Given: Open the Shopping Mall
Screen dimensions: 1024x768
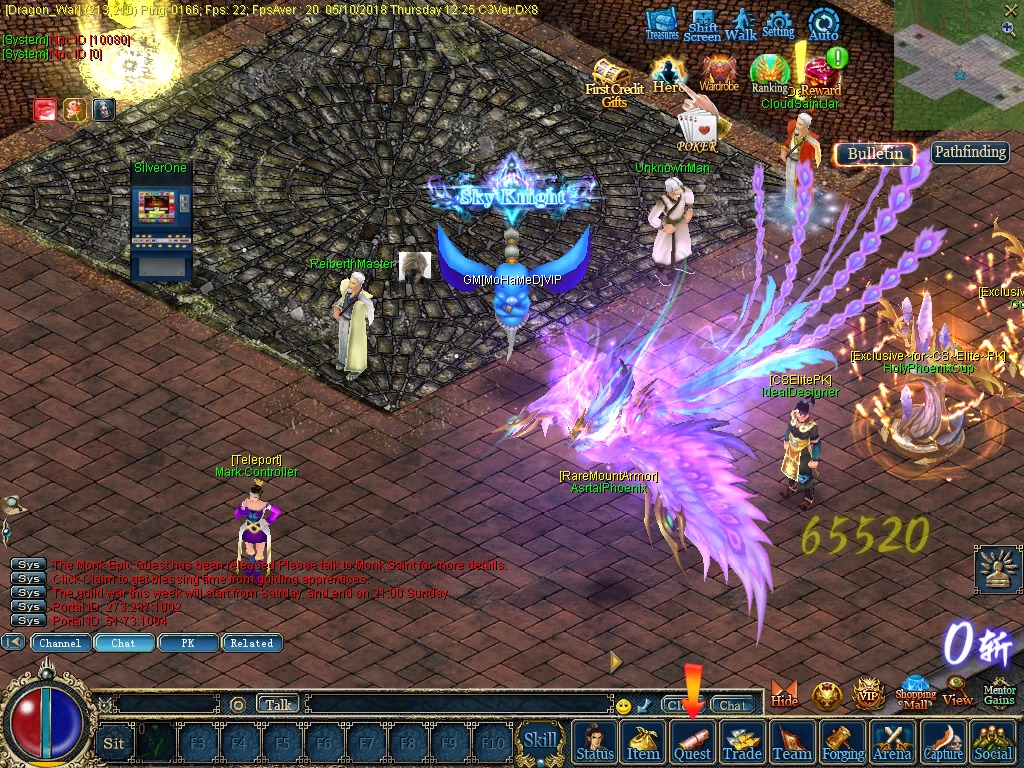Looking at the screenshot, I should point(915,691).
